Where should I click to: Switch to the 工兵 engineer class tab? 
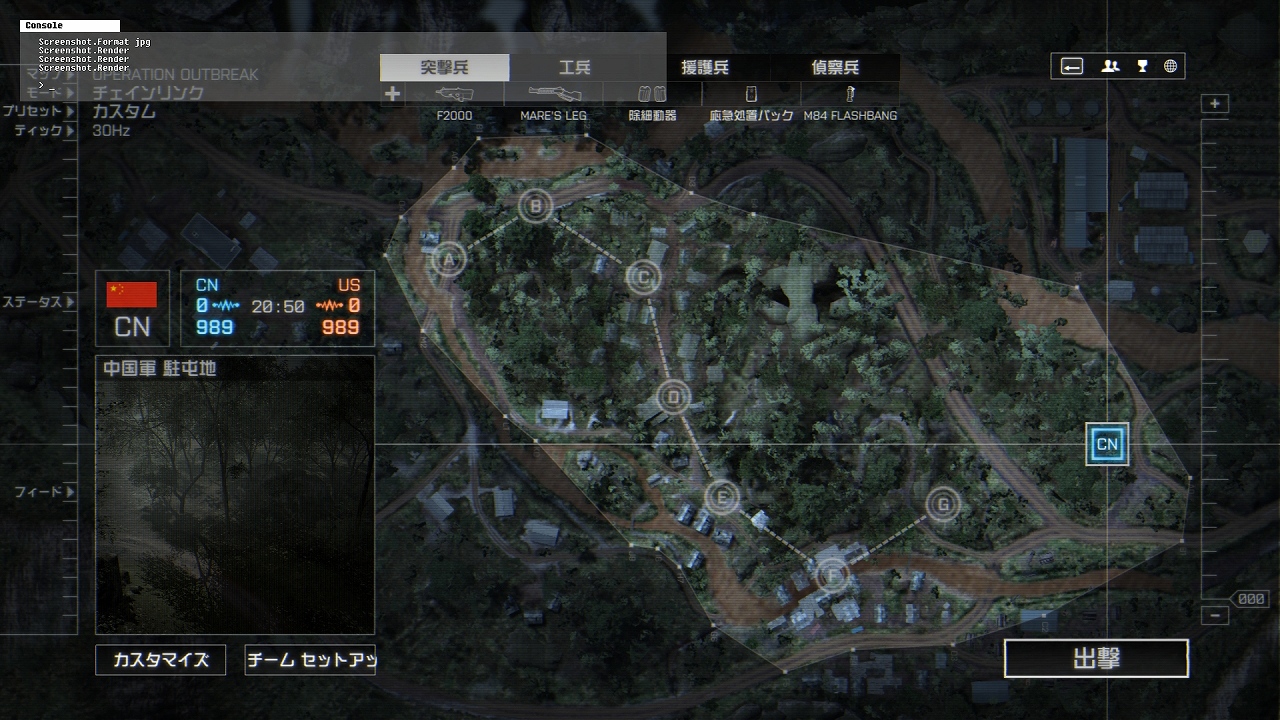point(574,67)
